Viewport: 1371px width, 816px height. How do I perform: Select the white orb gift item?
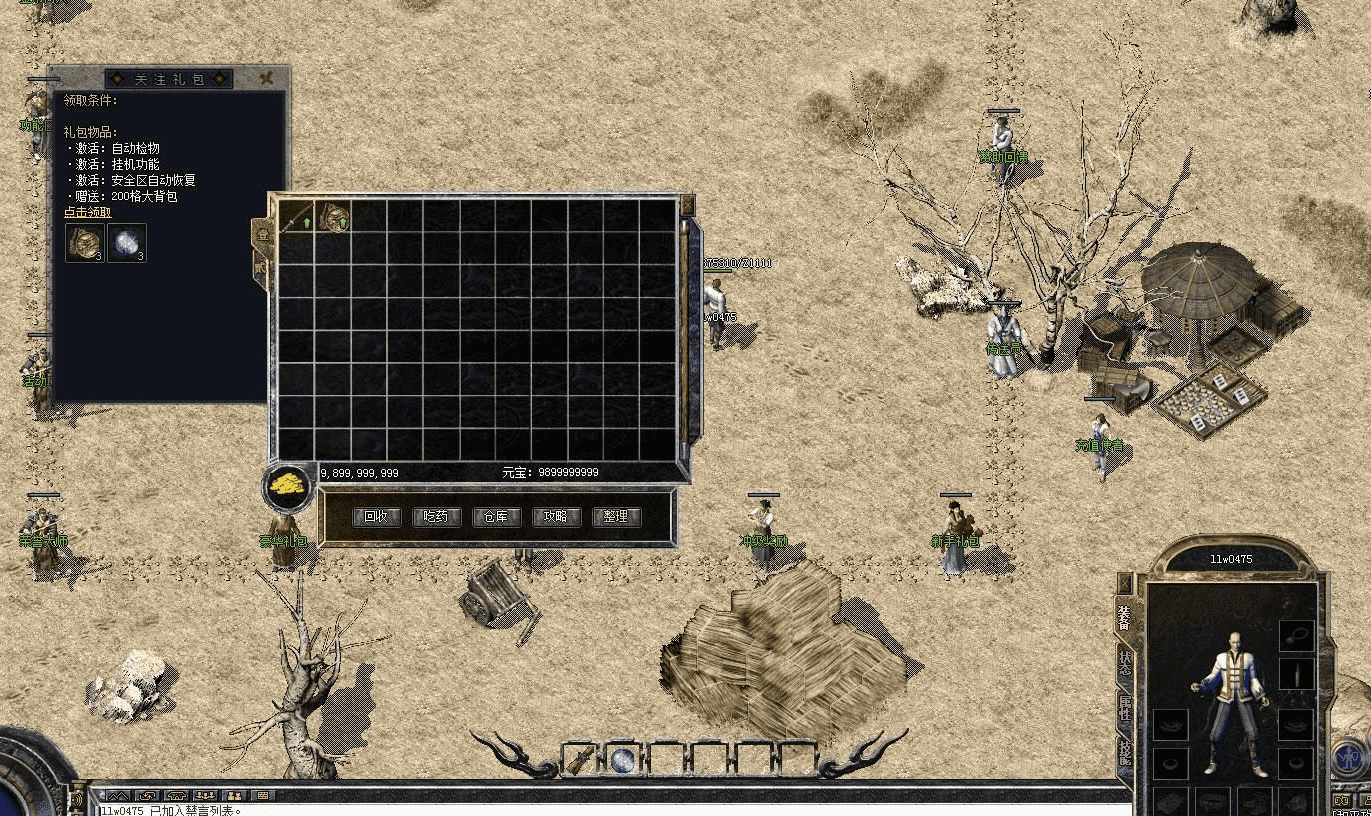(x=127, y=243)
